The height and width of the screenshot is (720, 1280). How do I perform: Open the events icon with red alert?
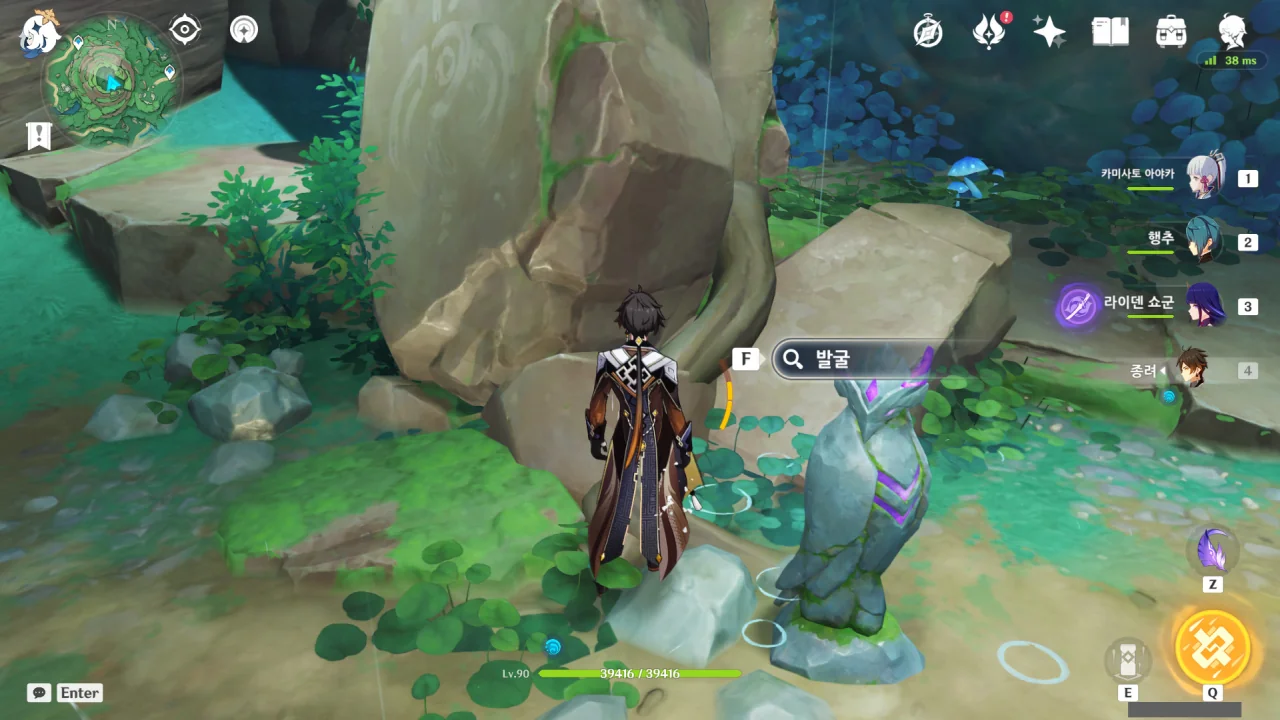point(989,32)
